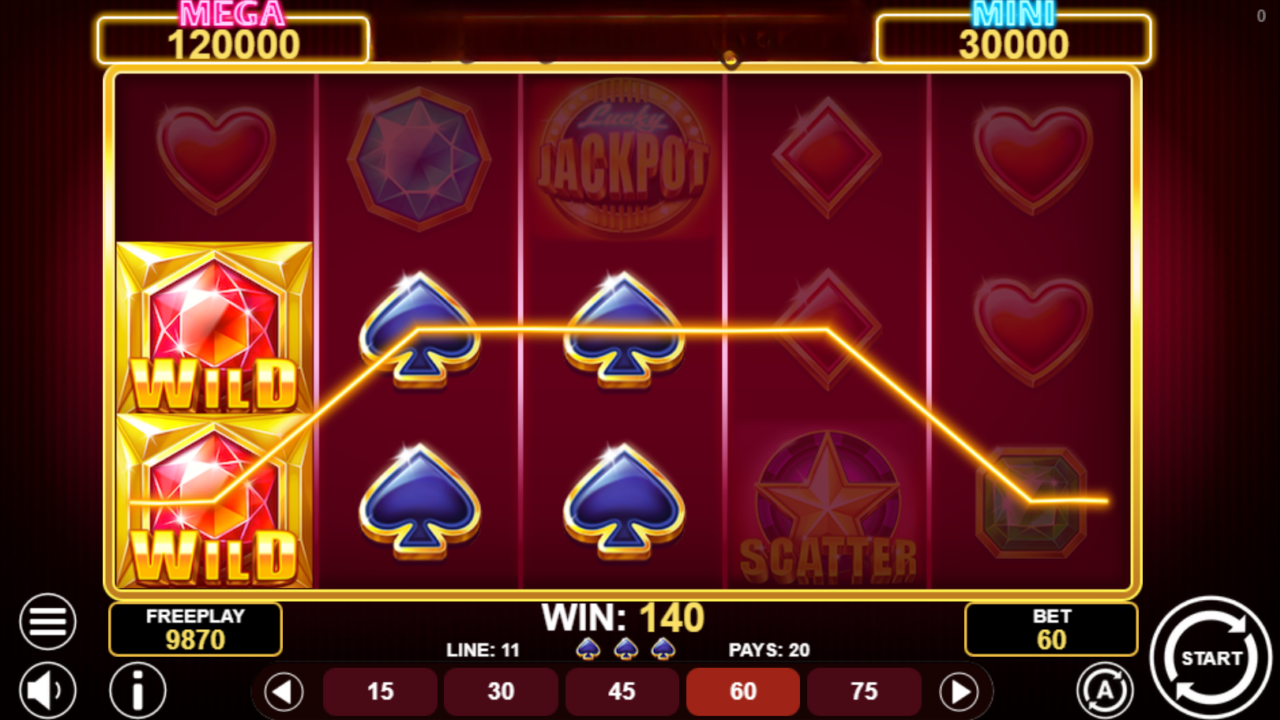This screenshot has width=1280, height=720.
Task: Click the right bet navigation arrow
Action: tap(962, 691)
